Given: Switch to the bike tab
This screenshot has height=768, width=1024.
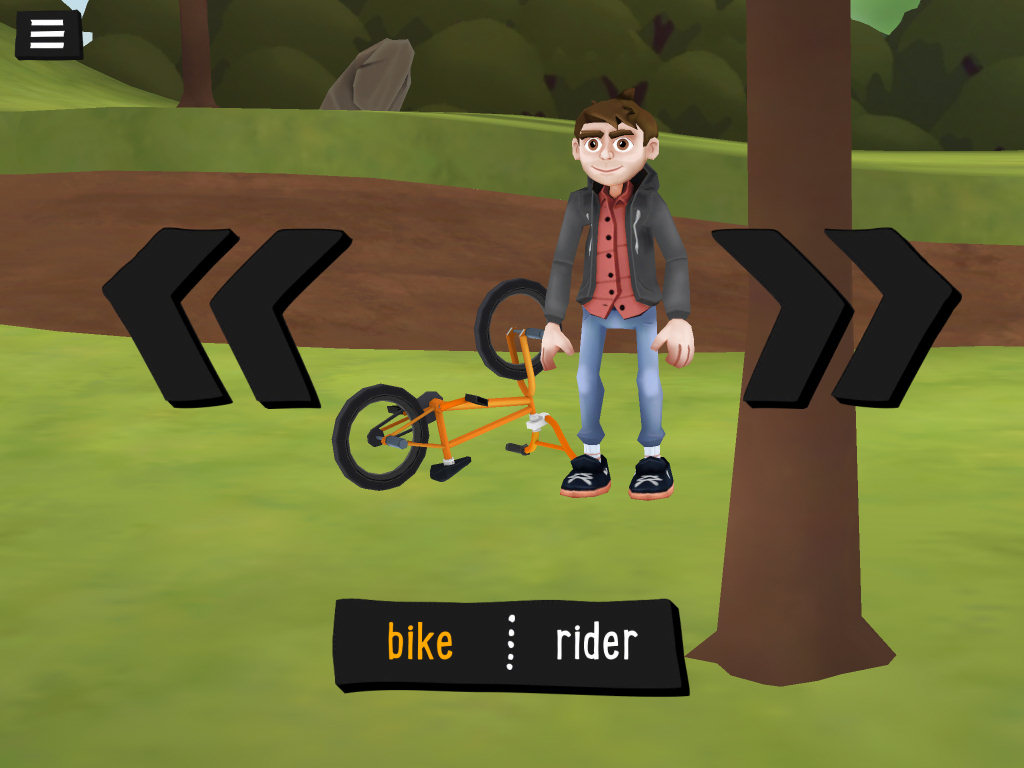Looking at the screenshot, I should [420, 642].
